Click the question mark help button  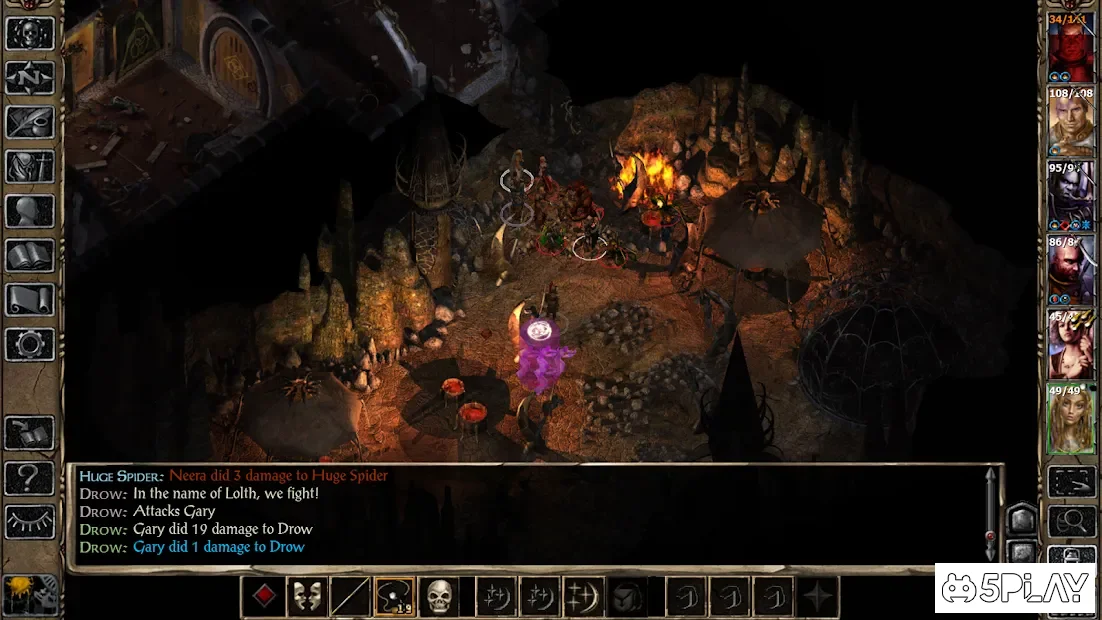click(30, 477)
